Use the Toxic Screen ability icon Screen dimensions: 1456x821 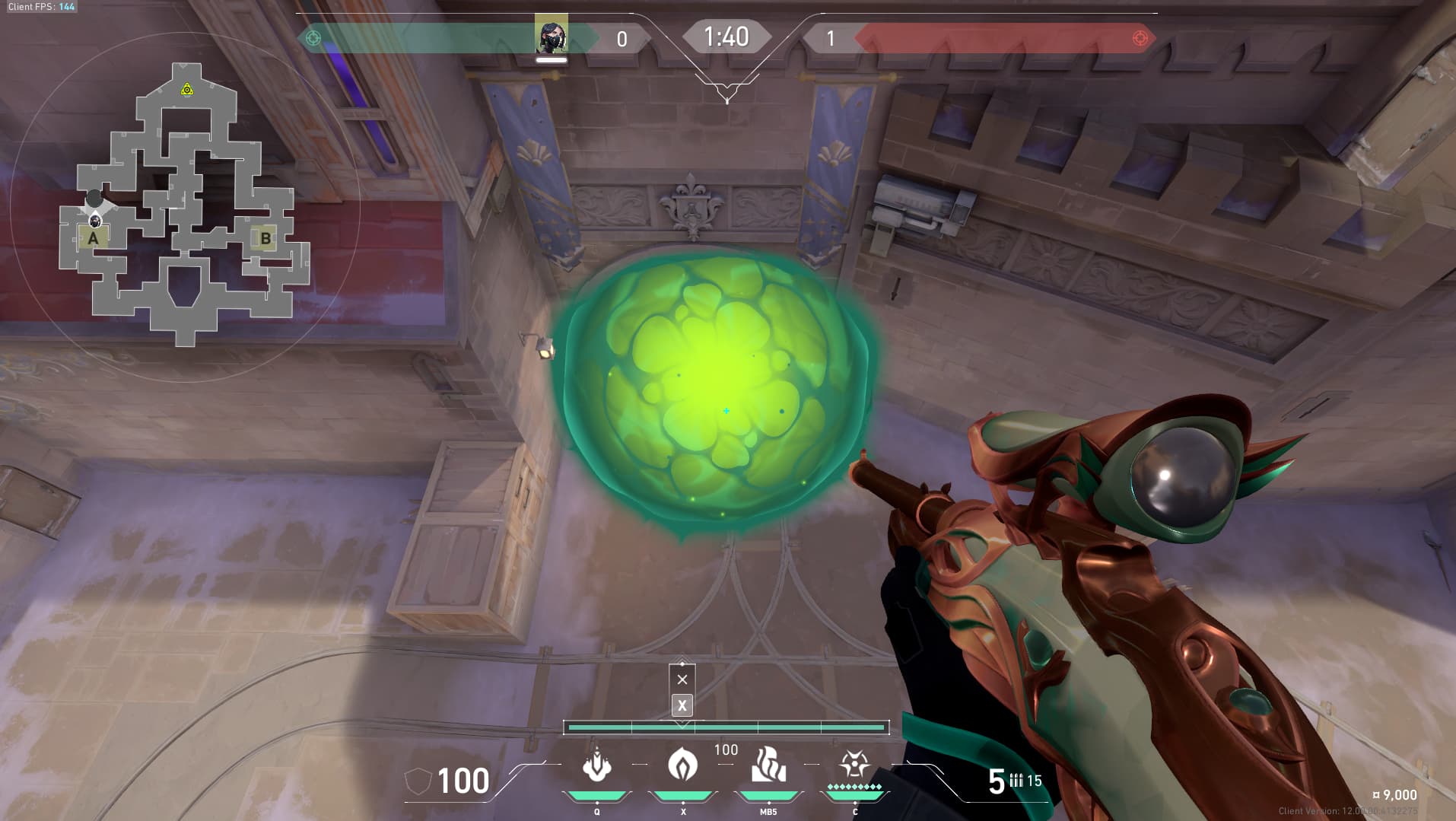pos(768,765)
